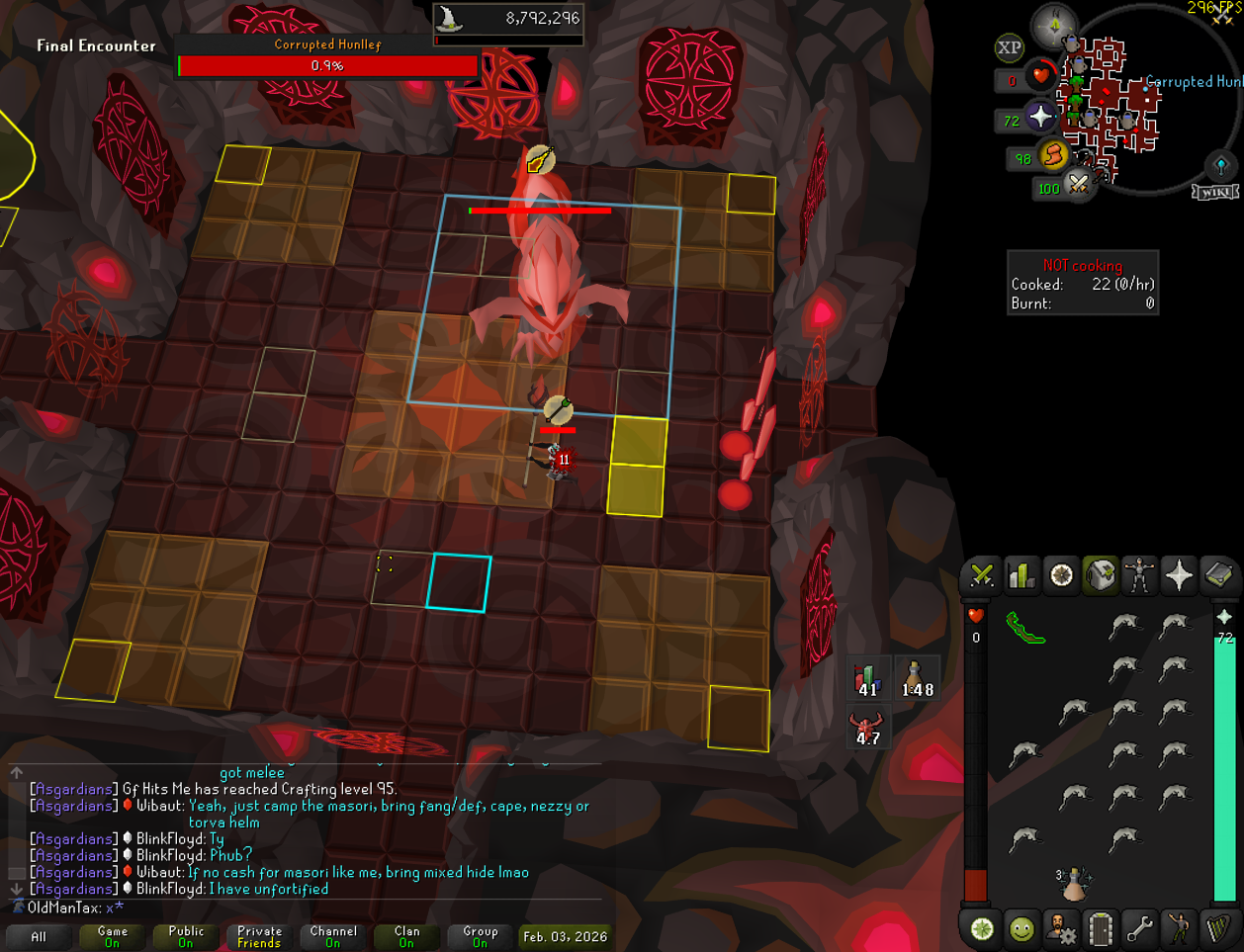Toggle the XP drops button
Image resolution: width=1244 pixels, height=952 pixels.
point(1009,47)
